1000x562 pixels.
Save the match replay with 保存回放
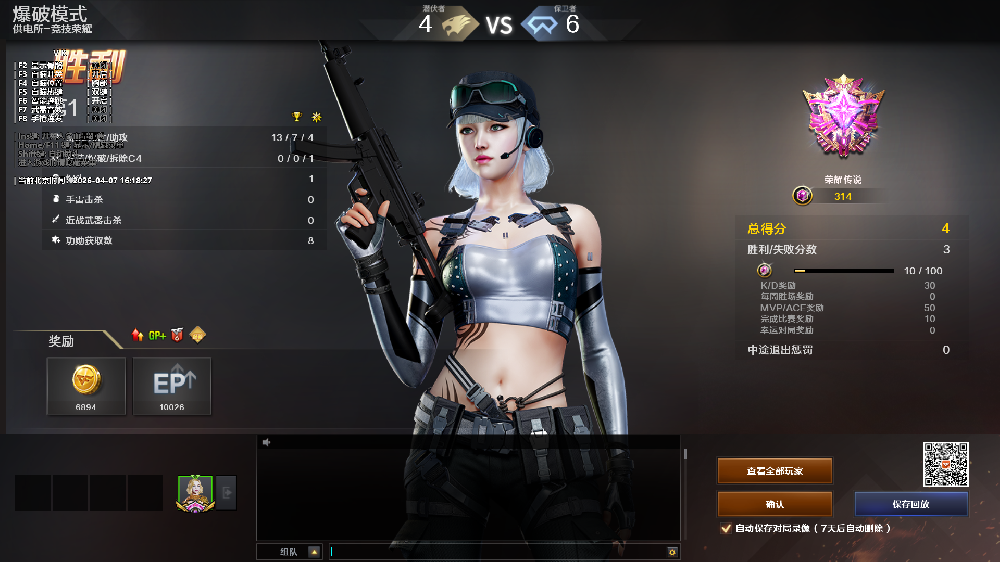click(x=911, y=504)
